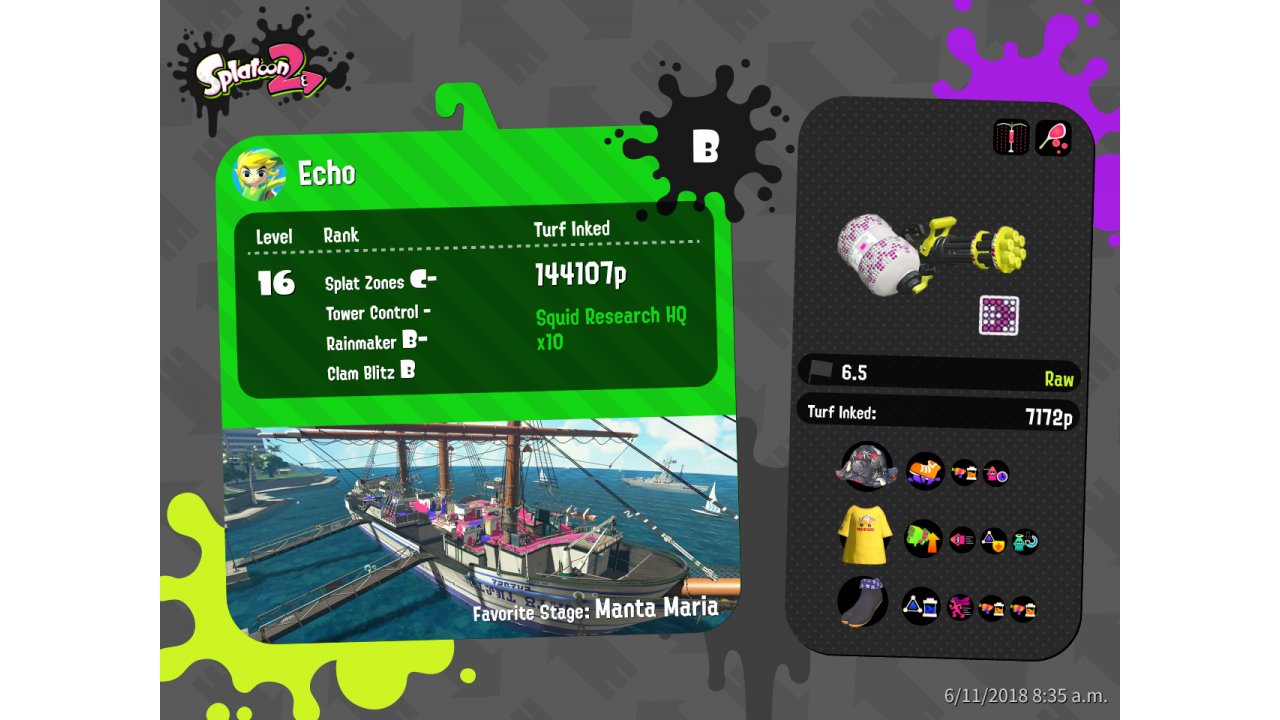This screenshot has height=720, width=1280.
Task: Click the black splat B rank badge
Action: pyautogui.click(x=705, y=148)
